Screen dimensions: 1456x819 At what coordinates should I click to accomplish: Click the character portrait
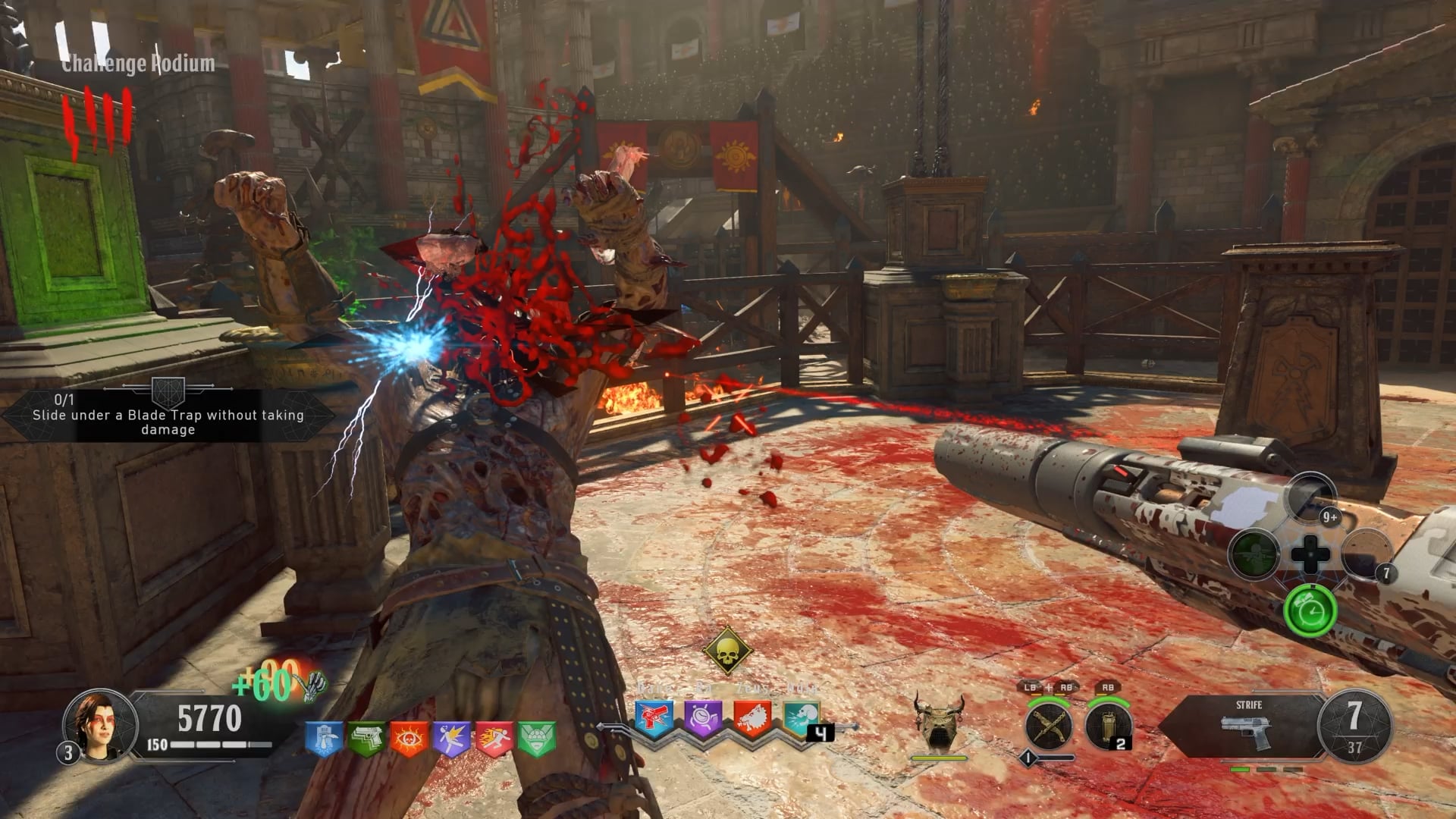100,725
